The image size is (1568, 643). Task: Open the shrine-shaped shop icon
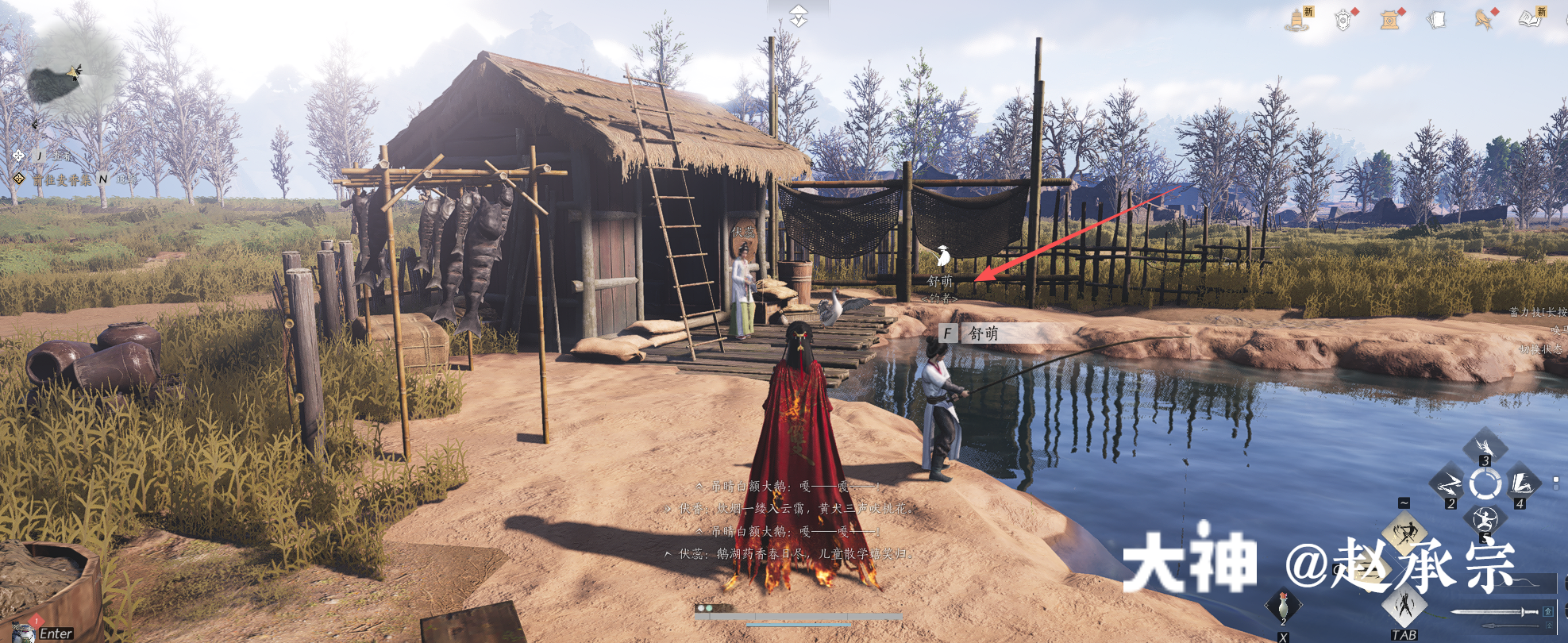click(x=1389, y=19)
